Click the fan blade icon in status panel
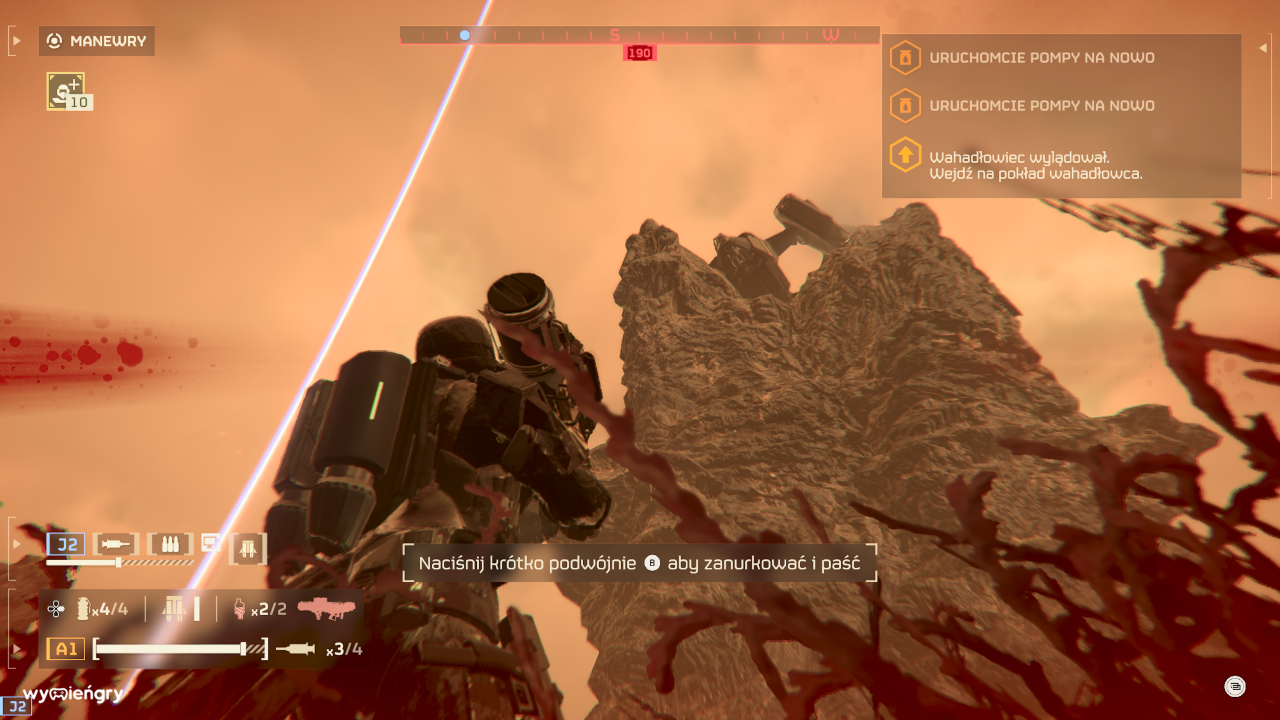Image resolution: width=1280 pixels, height=720 pixels. coord(54,607)
